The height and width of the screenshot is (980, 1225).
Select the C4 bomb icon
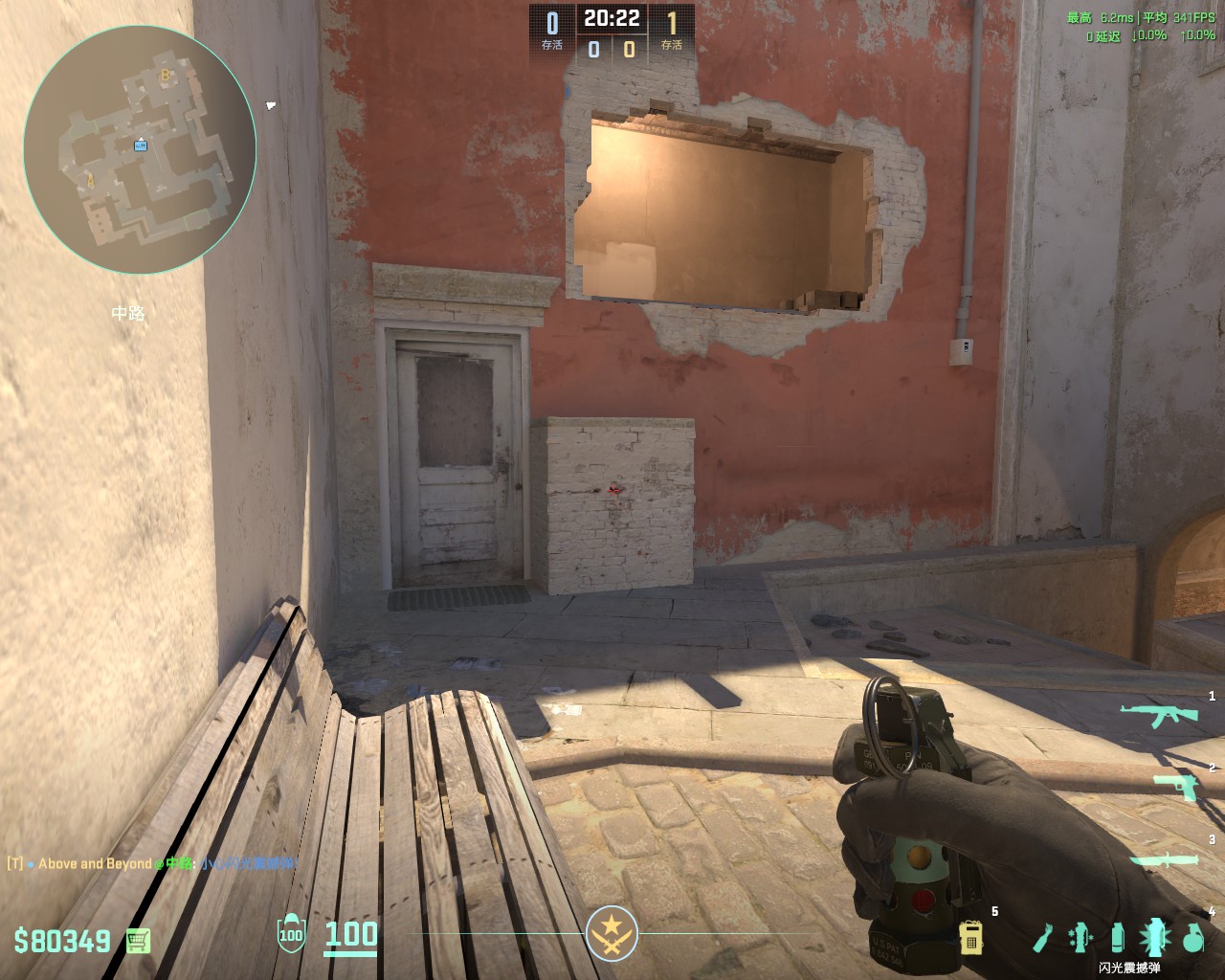(971, 938)
